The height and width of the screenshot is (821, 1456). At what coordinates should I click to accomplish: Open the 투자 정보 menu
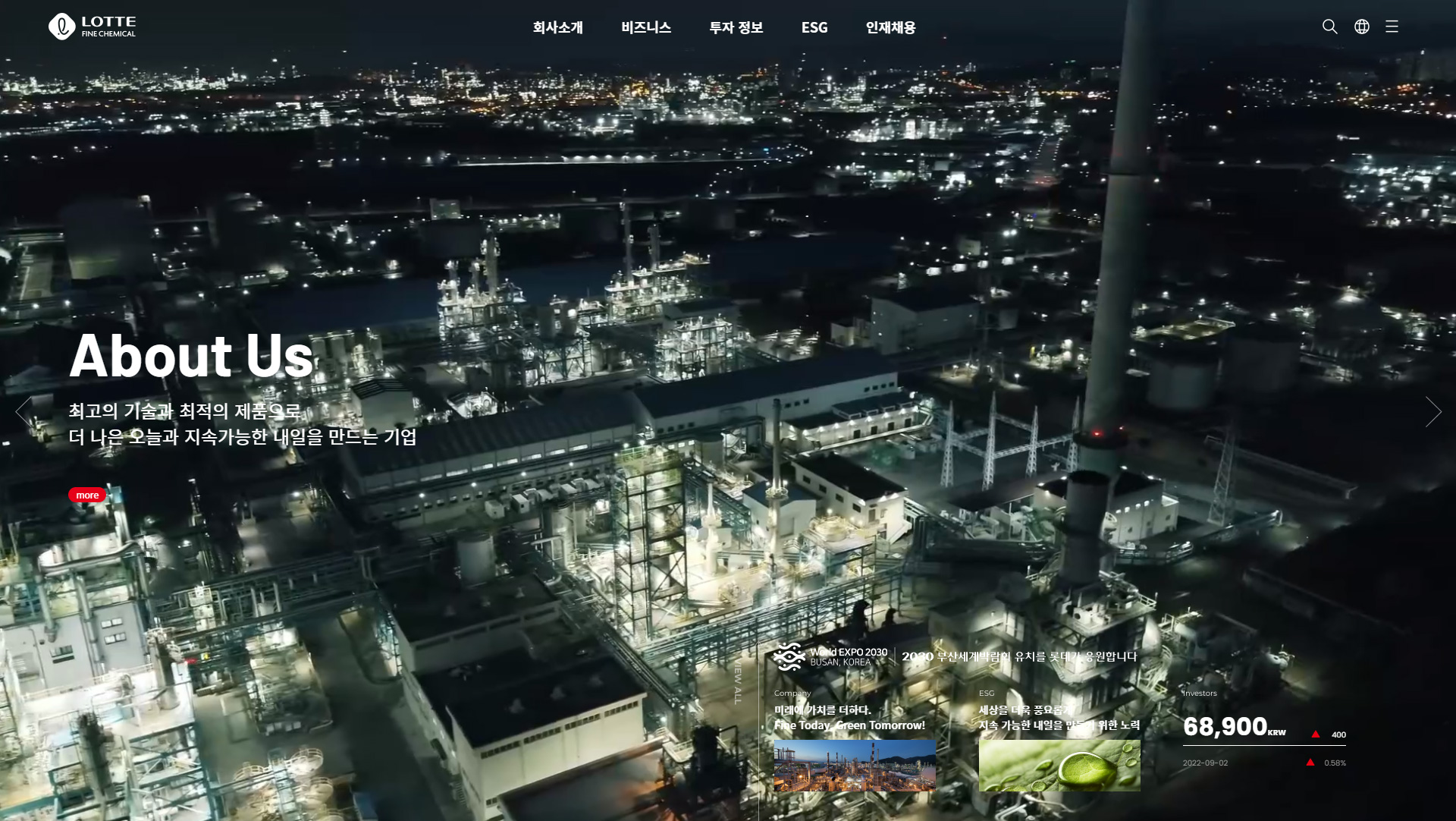(736, 27)
